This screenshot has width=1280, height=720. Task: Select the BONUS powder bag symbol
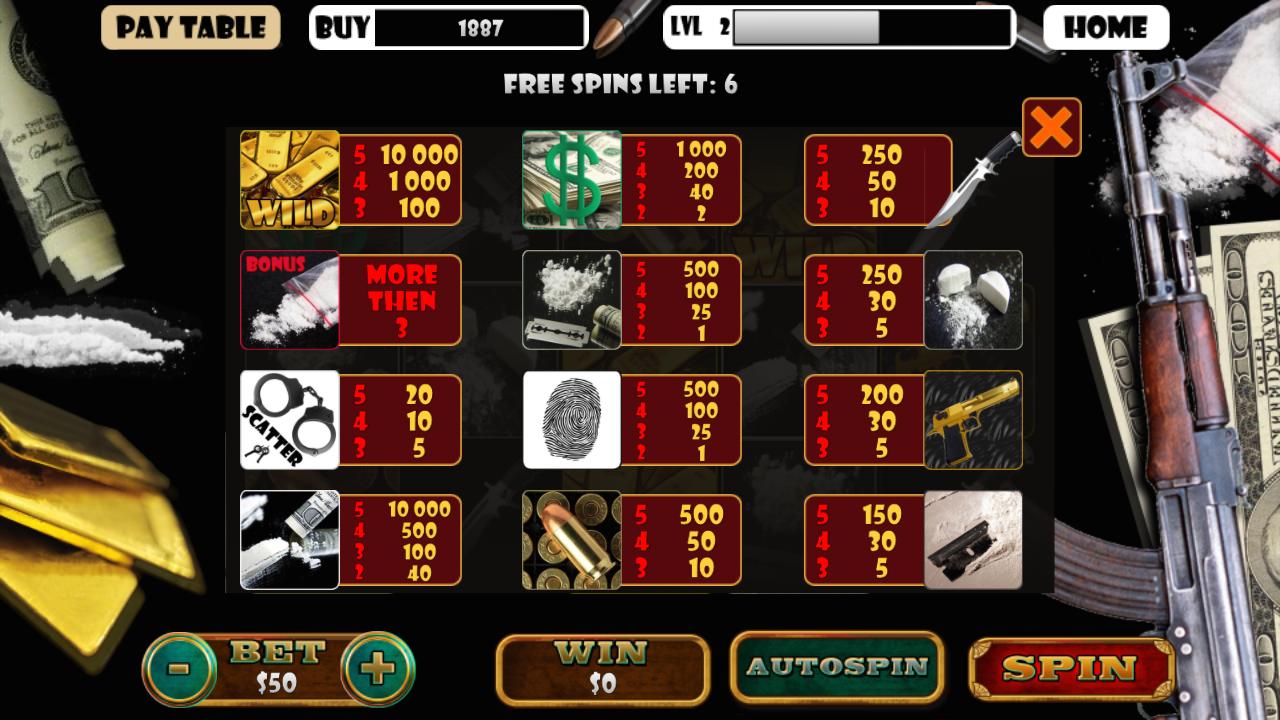pos(289,300)
